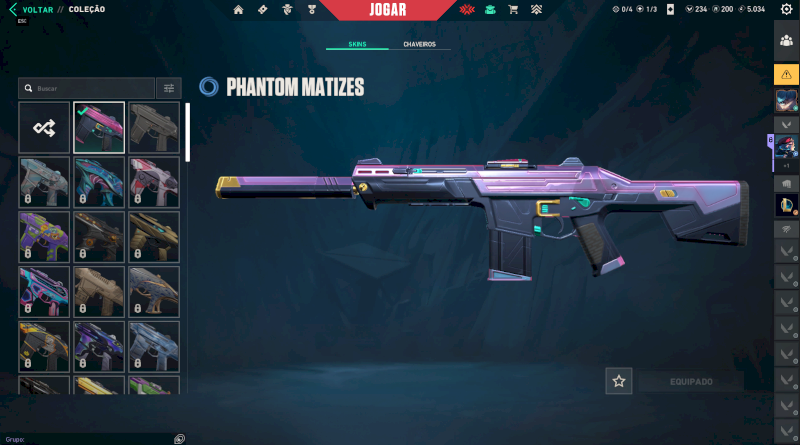This screenshot has width=800, height=445.
Task: Select the teal and pink locked Phantom thumbnail
Action: 99,182
